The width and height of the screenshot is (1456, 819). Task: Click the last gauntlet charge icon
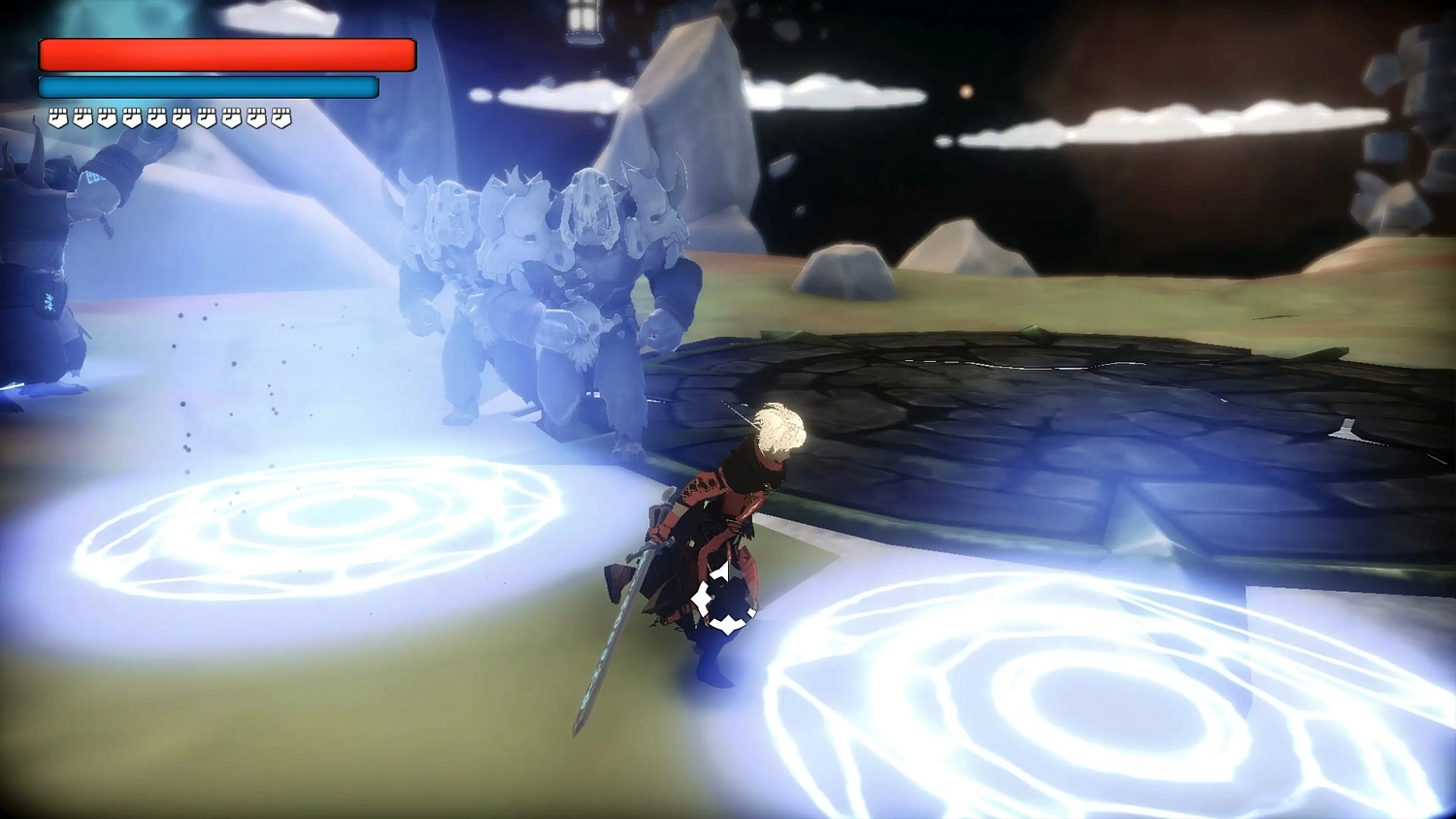coord(281,116)
